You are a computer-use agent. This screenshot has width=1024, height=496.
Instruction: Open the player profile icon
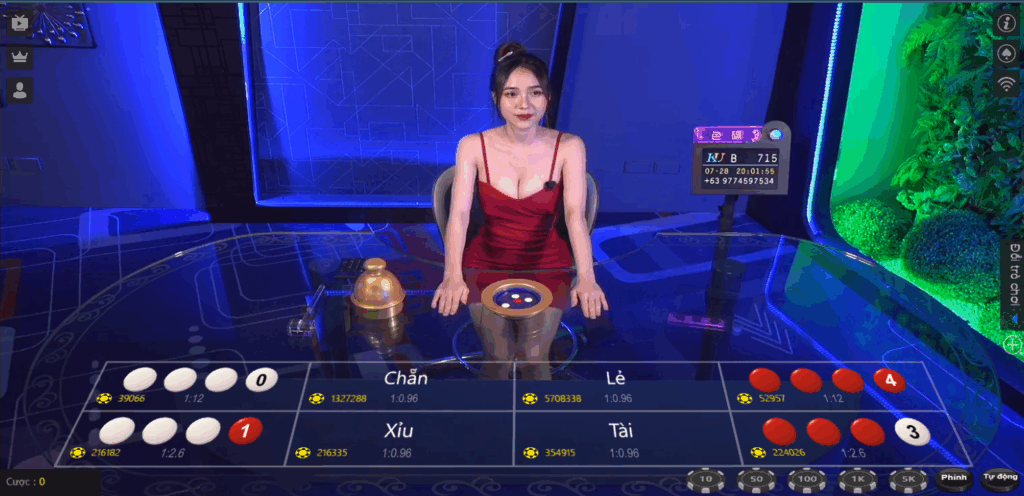click(20, 91)
